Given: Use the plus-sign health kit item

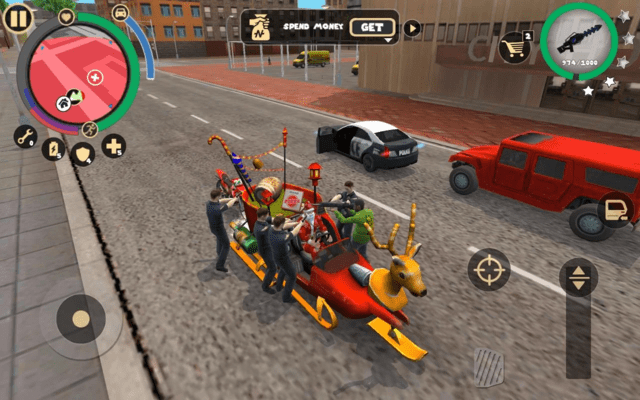Looking at the screenshot, I should (113, 146).
